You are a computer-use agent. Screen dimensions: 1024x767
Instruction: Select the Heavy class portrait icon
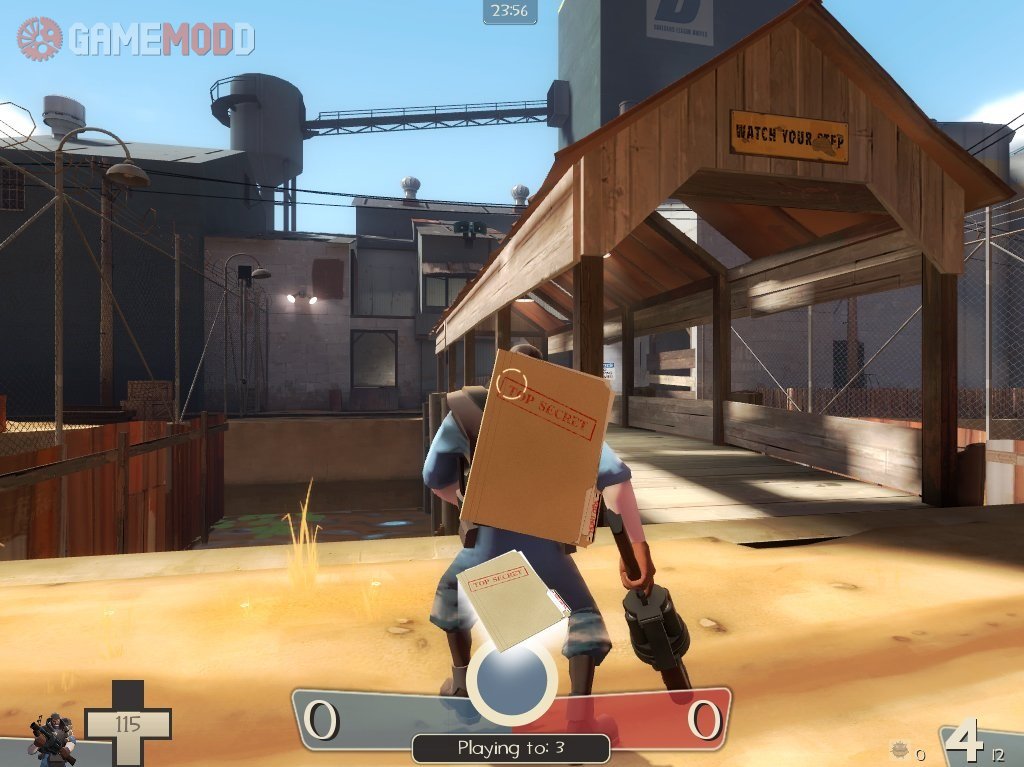click(52, 737)
